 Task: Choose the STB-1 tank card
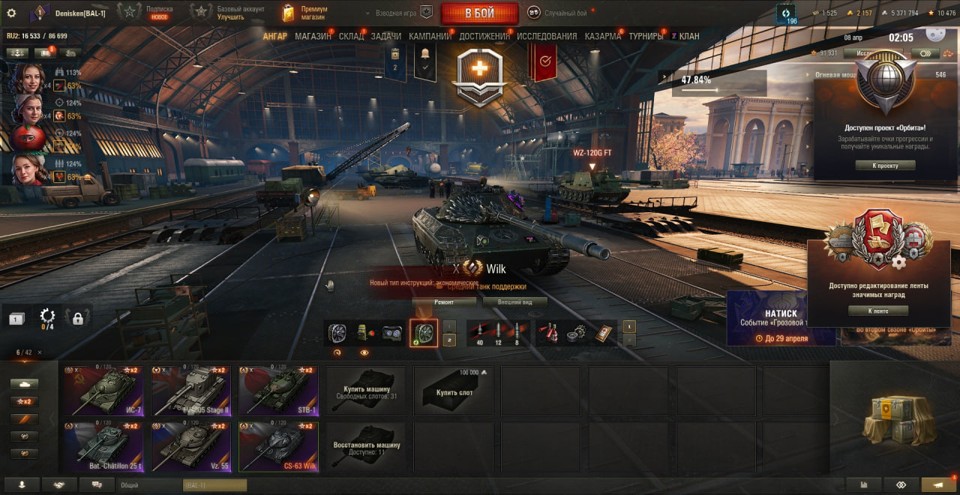click(278, 390)
